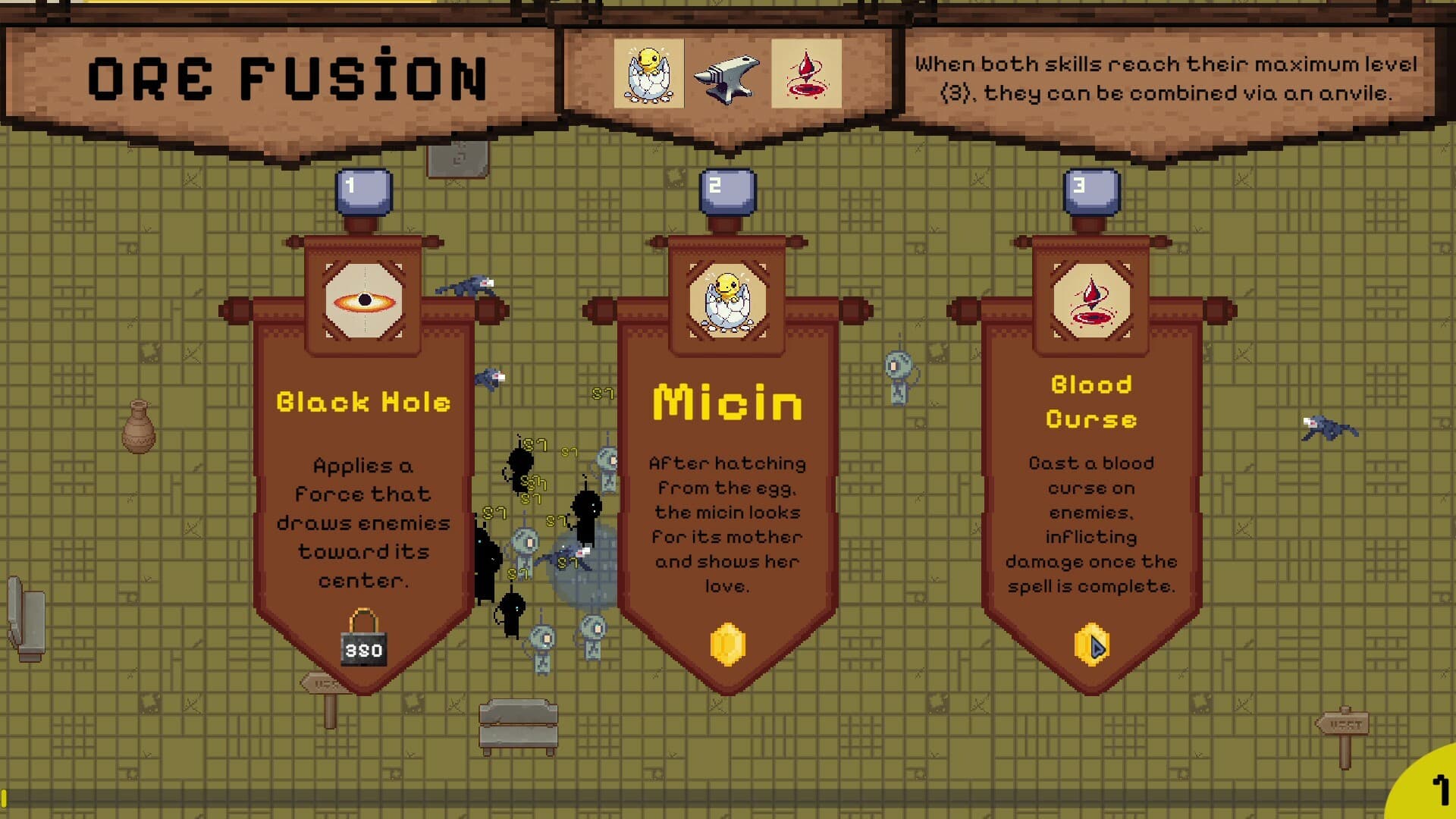Image resolution: width=1456 pixels, height=819 pixels.
Task: Select the gold coin under the Micin banner
Action: pyautogui.click(x=726, y=643)
